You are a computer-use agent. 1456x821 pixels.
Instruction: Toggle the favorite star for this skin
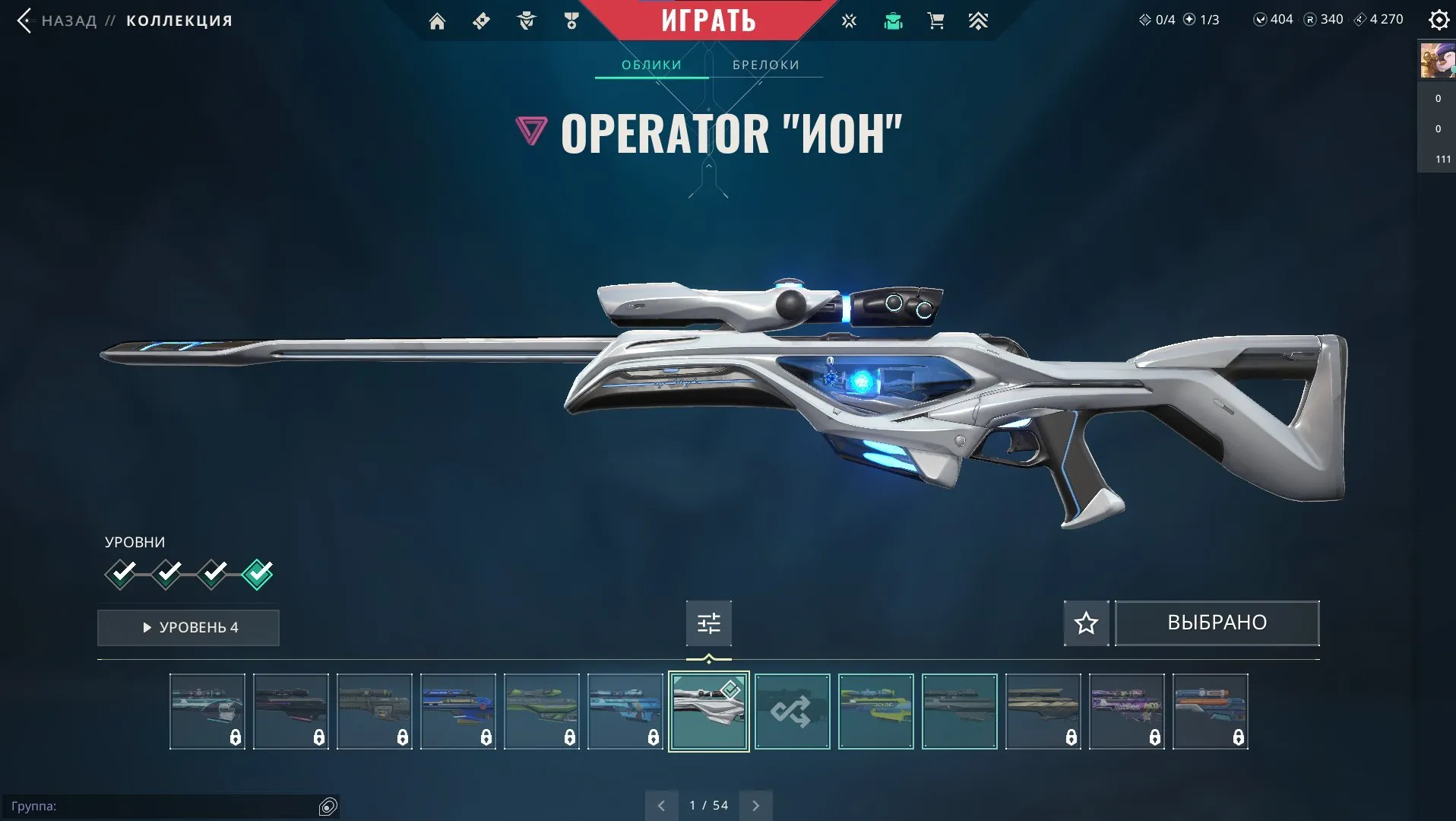tap(1085, 623)
